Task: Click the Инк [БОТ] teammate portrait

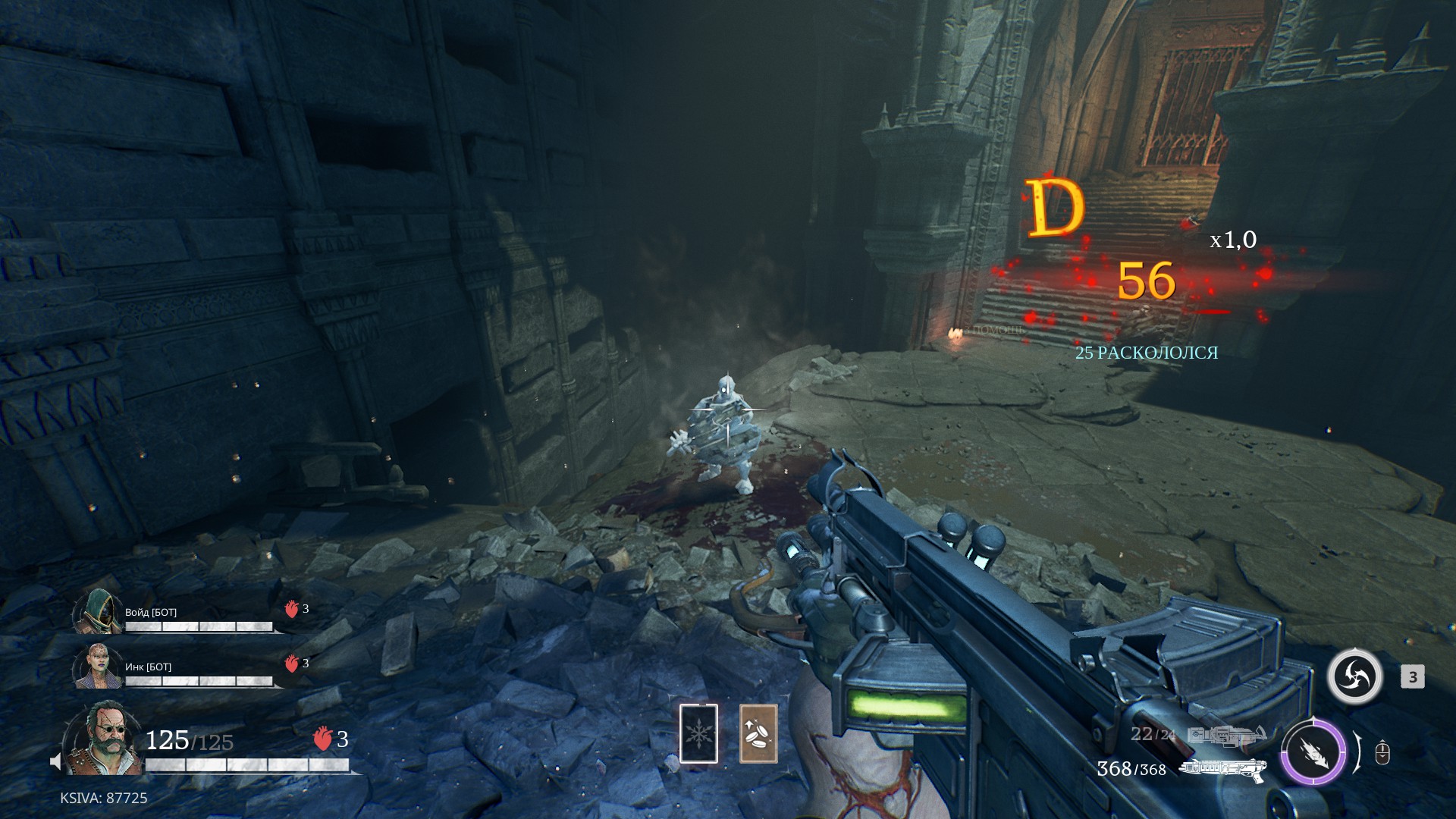Action: (x=97, y=667)
